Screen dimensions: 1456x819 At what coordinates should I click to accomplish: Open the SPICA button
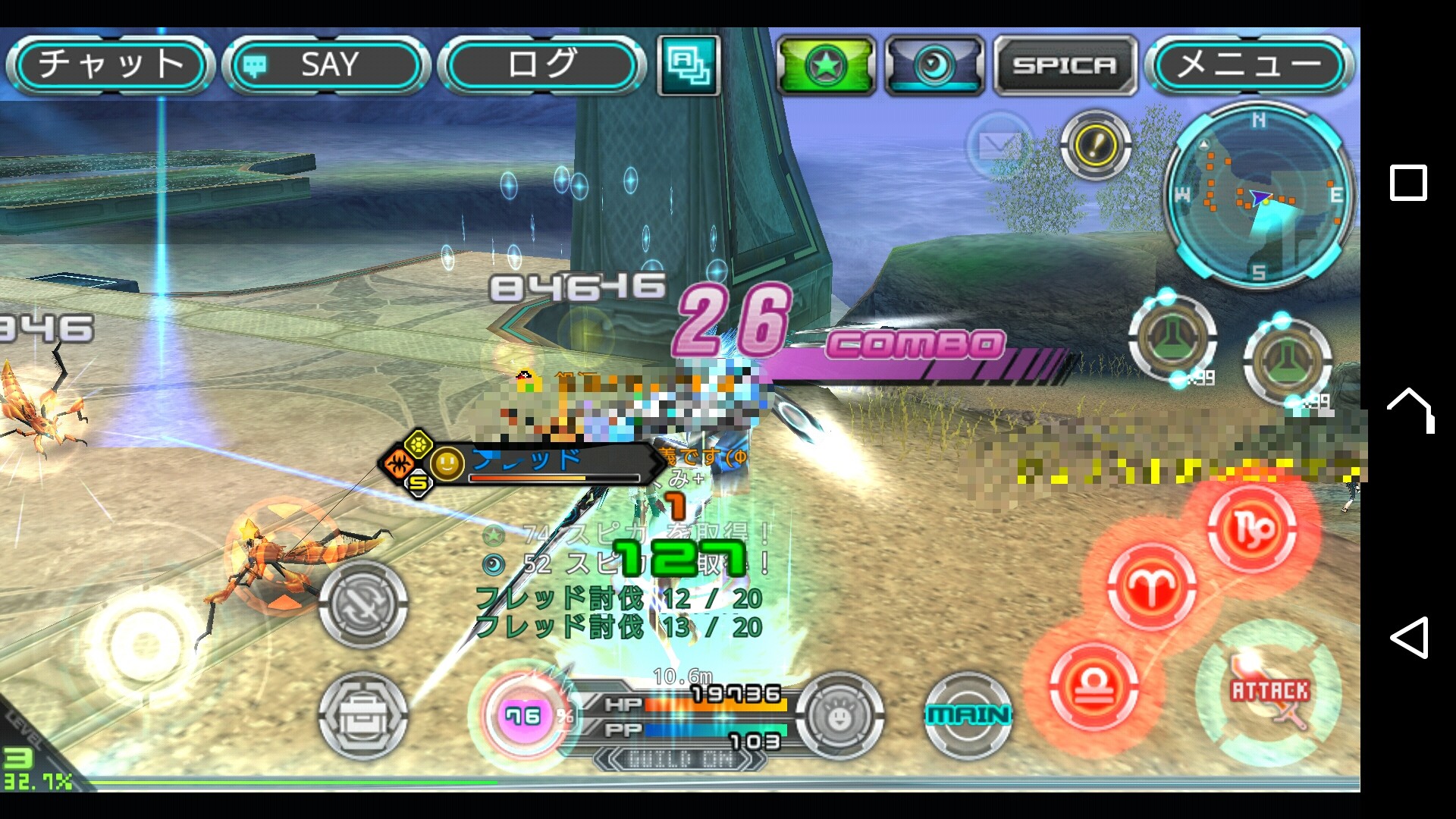coord(1065,66)
